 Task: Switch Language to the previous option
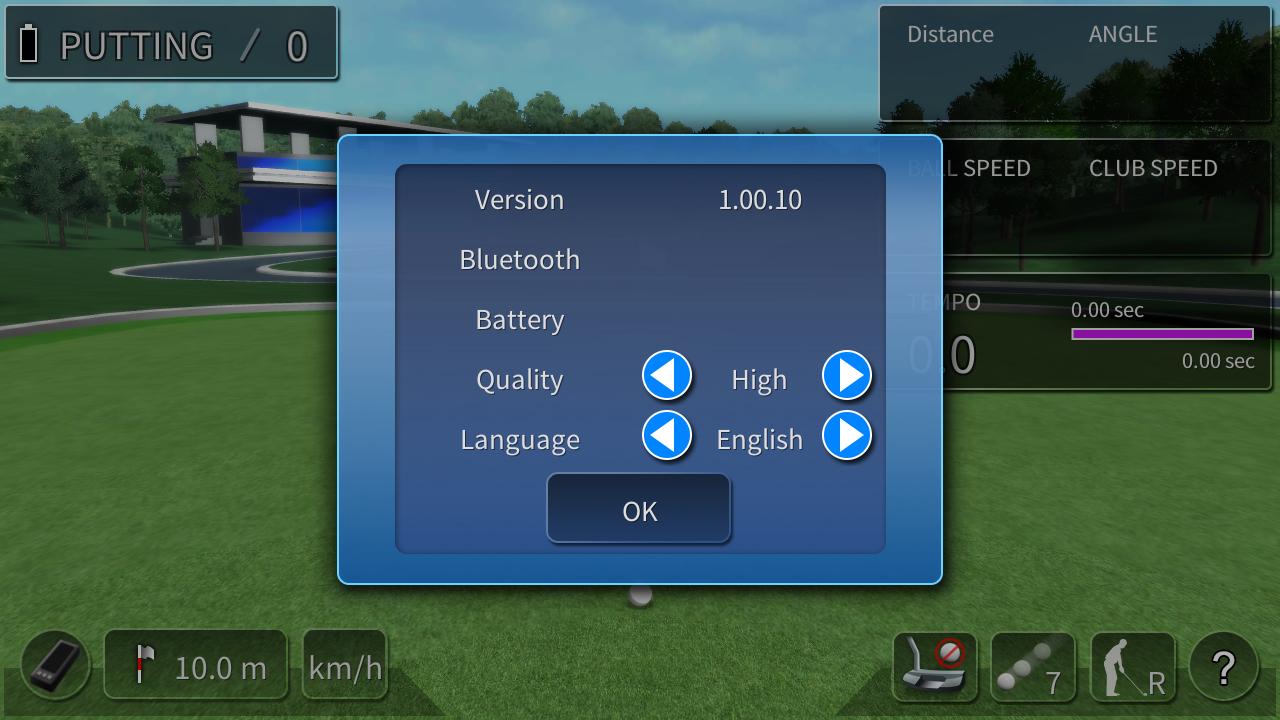667,436
